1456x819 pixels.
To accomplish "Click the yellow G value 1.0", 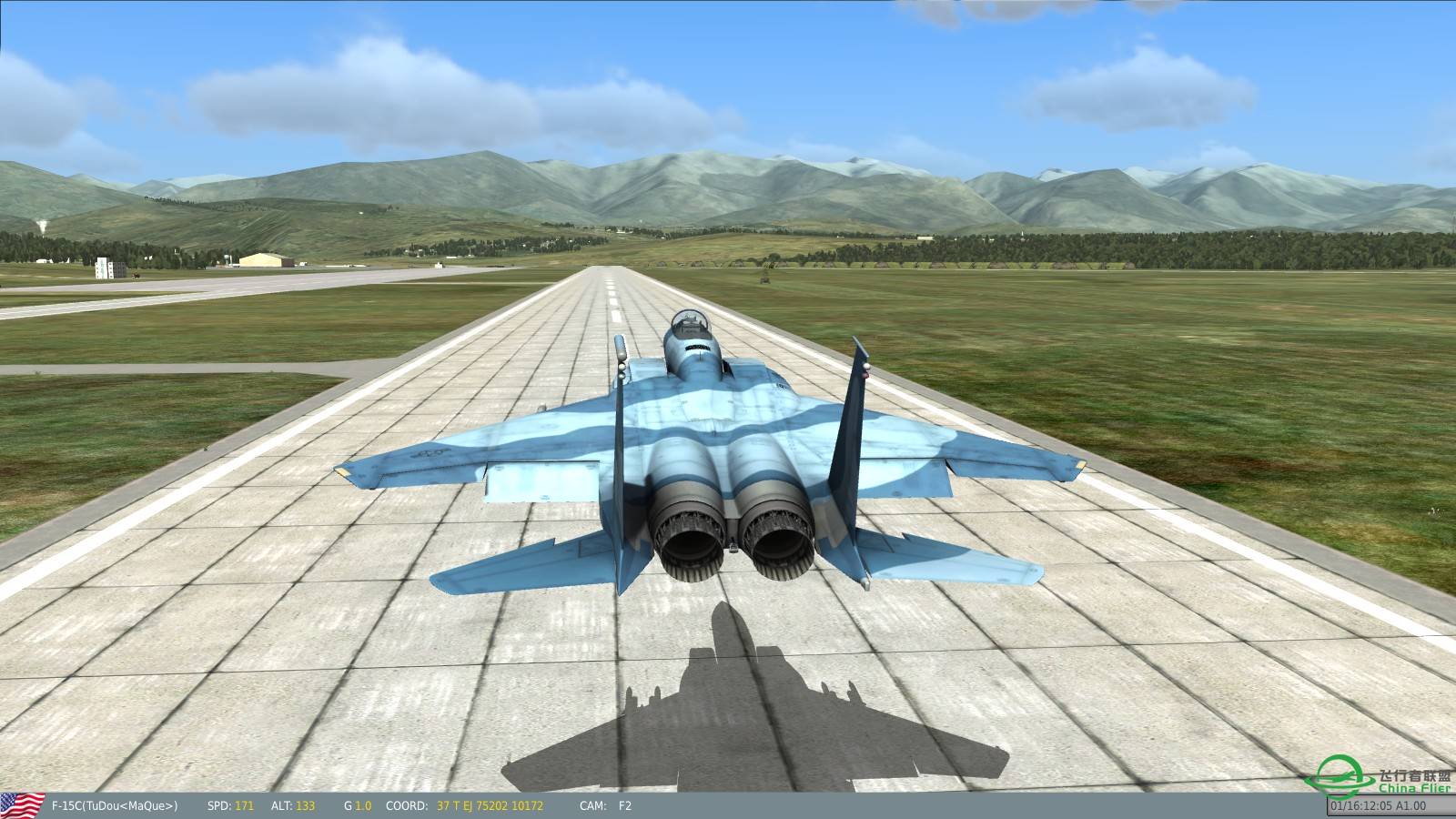I will pos(363,805).
